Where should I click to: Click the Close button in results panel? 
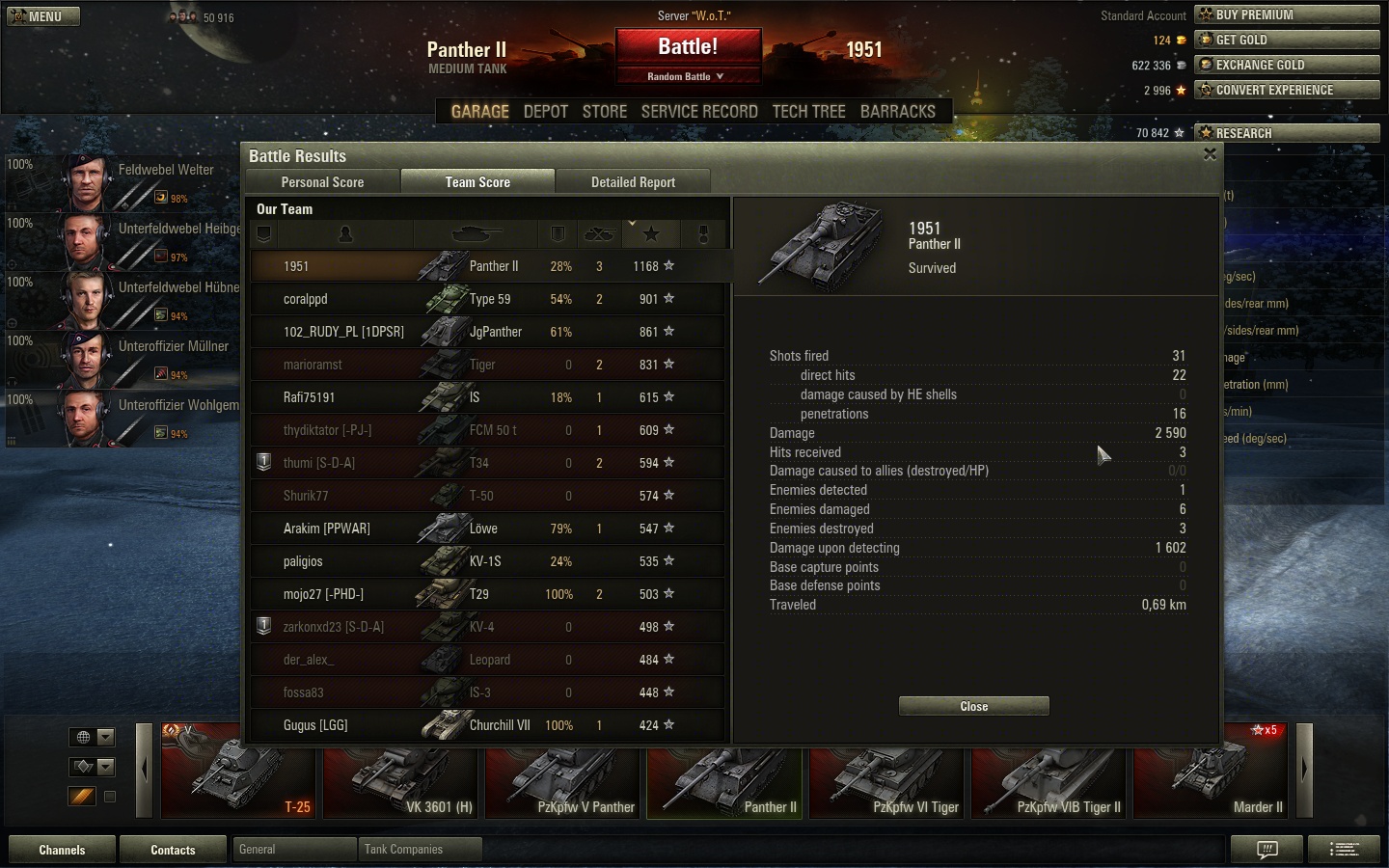click(x=973, y=707)
